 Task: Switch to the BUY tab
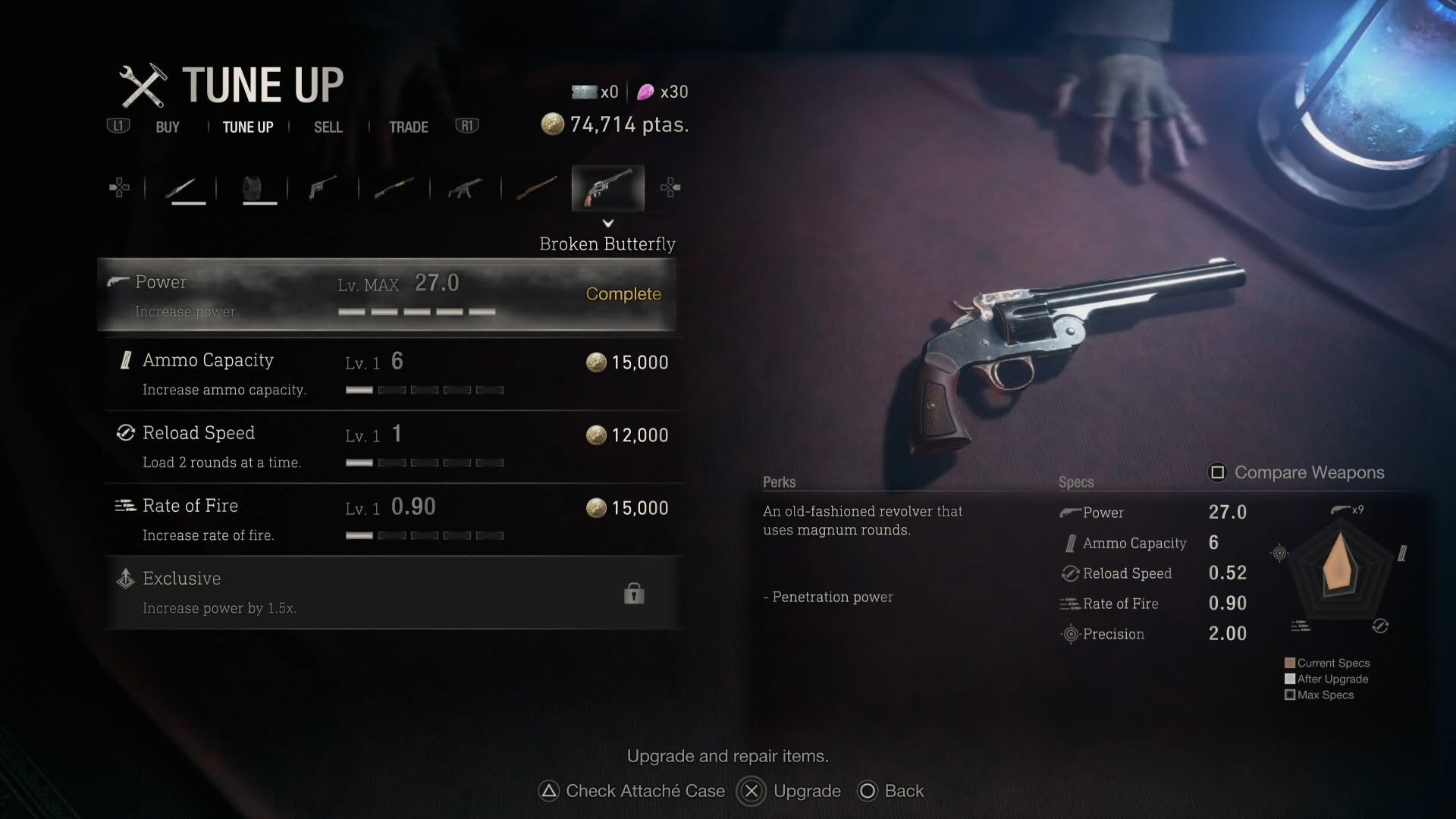coord(168,127)
